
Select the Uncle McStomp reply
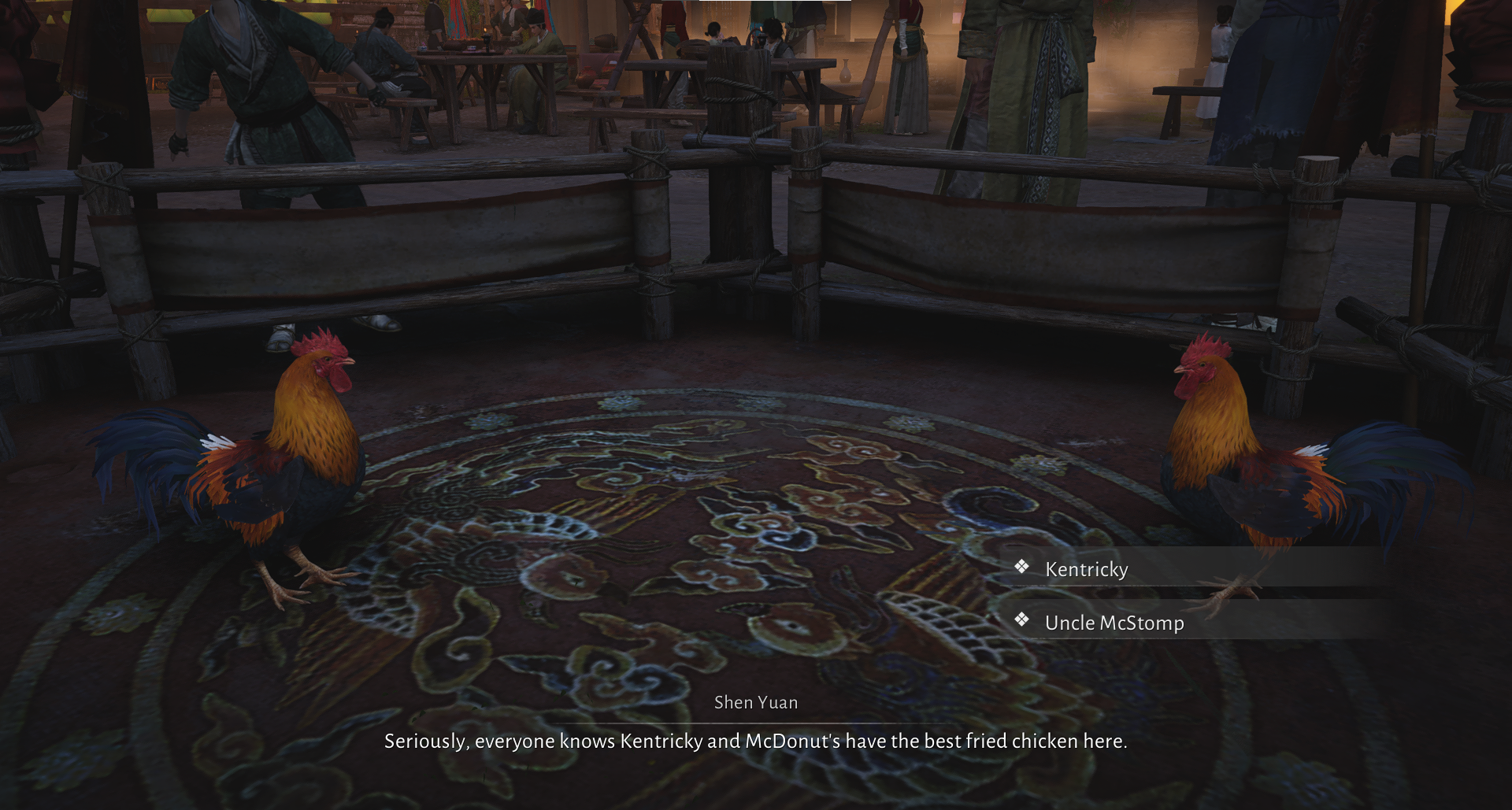pyautogui.click(x=1114, y=623)
